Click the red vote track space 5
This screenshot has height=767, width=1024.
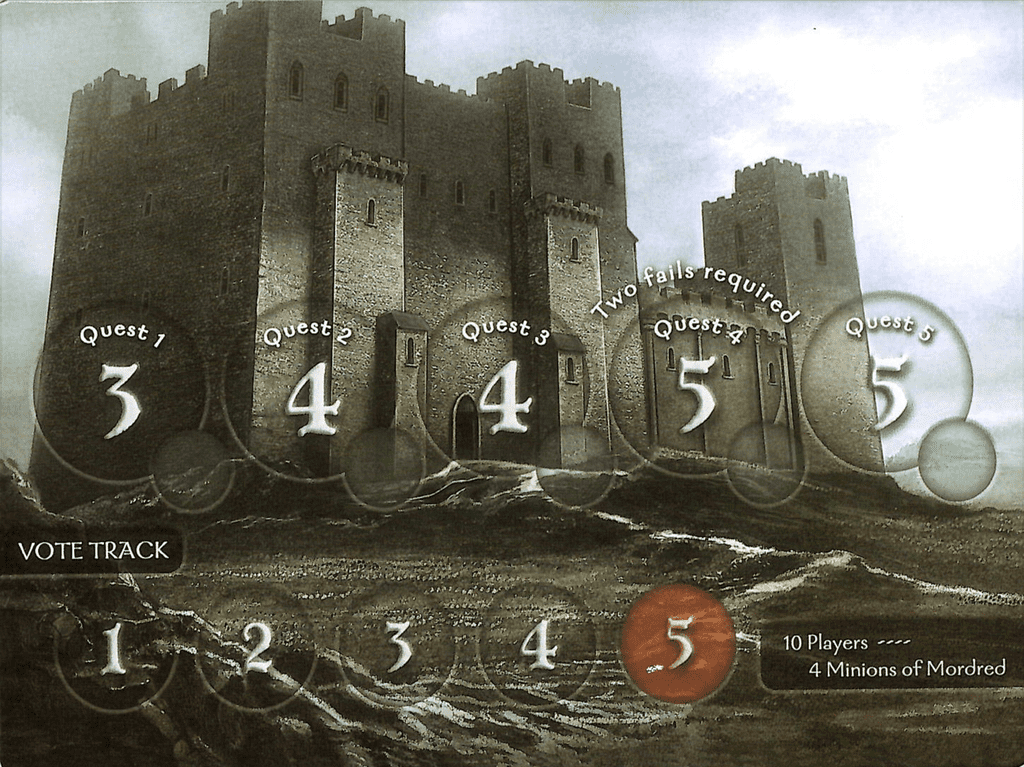point(679,644)
